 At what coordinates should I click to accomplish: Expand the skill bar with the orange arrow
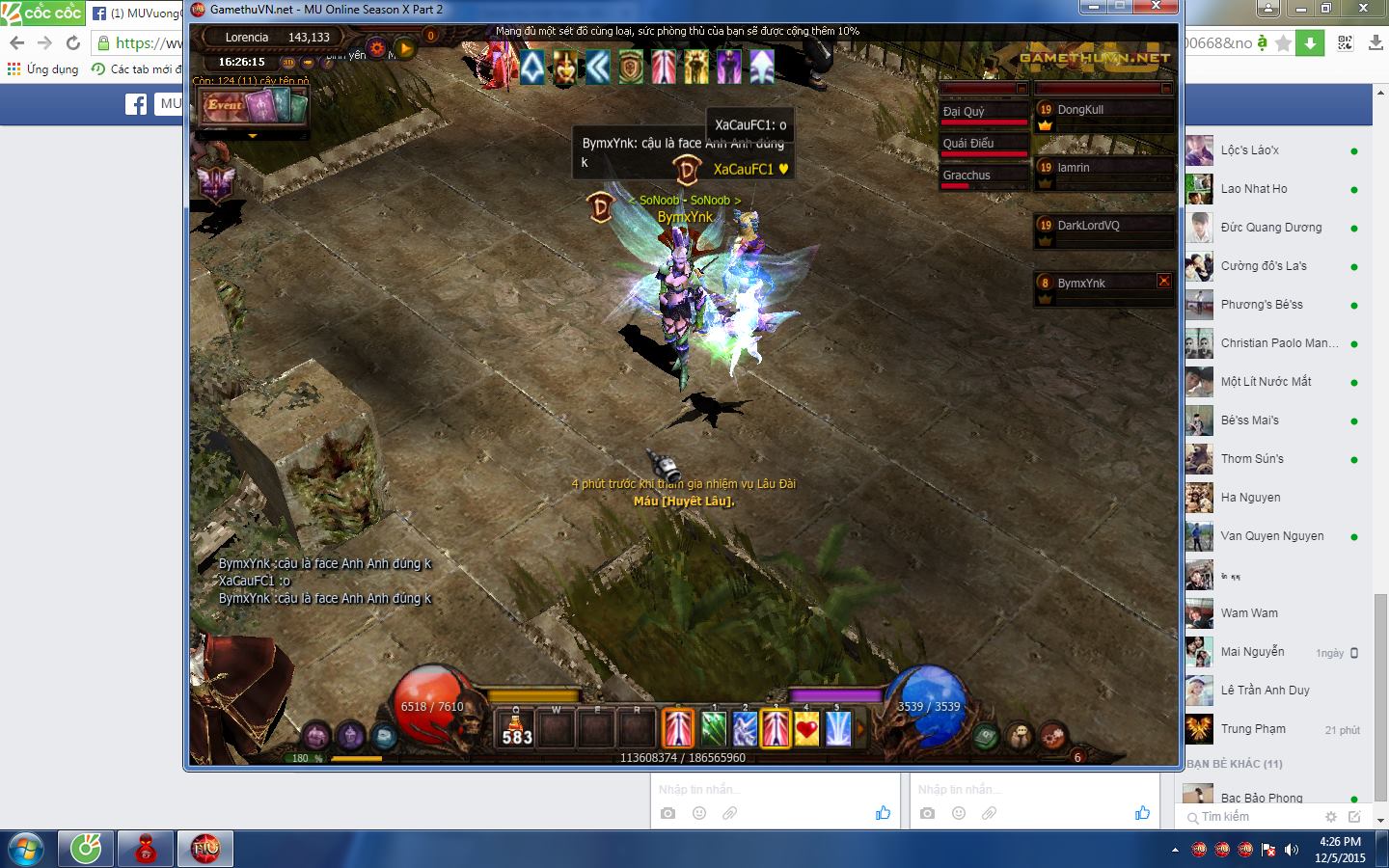859,730
